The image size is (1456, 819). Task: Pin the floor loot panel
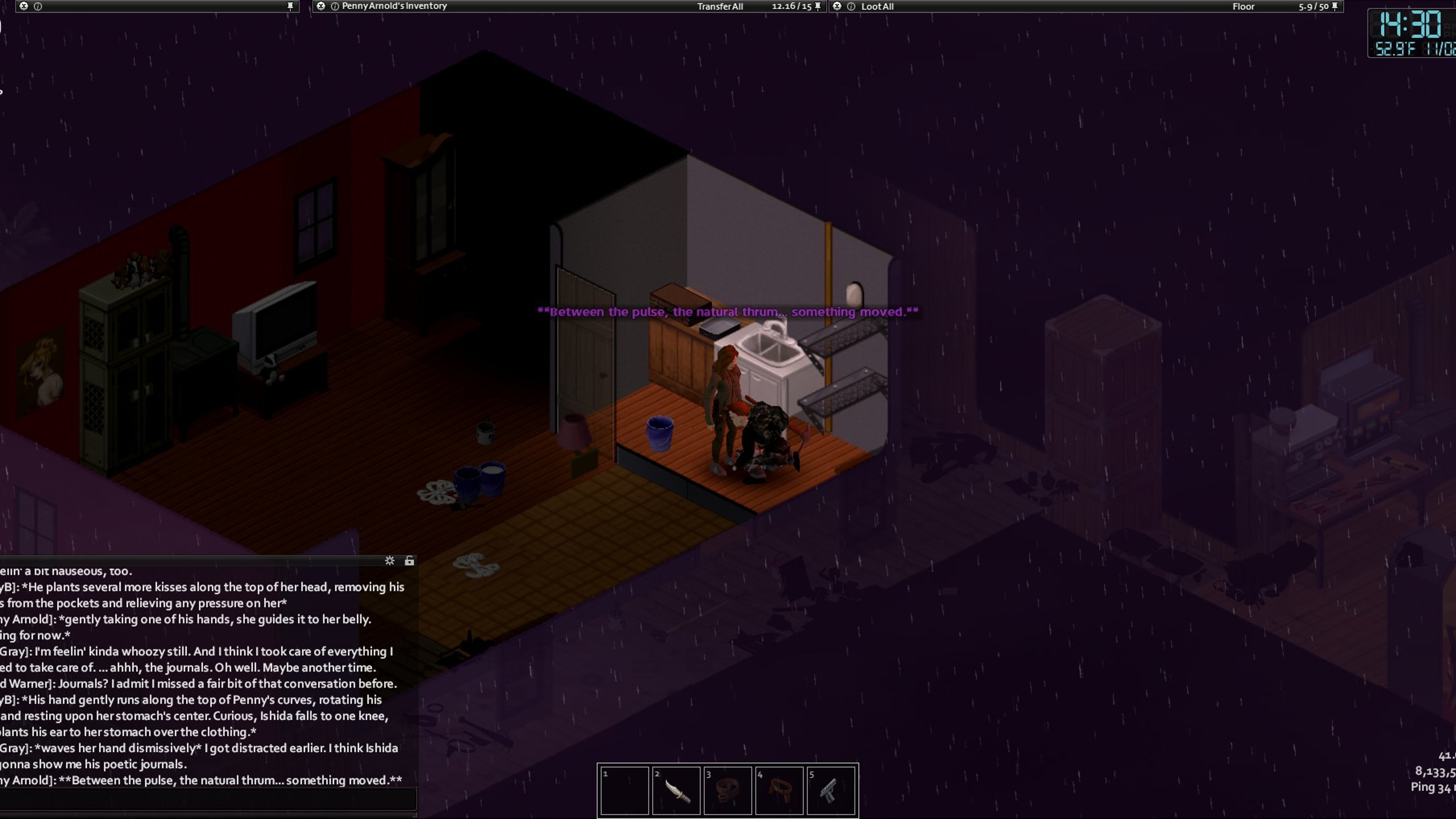pyautogui.click(x=1335, y=6)
